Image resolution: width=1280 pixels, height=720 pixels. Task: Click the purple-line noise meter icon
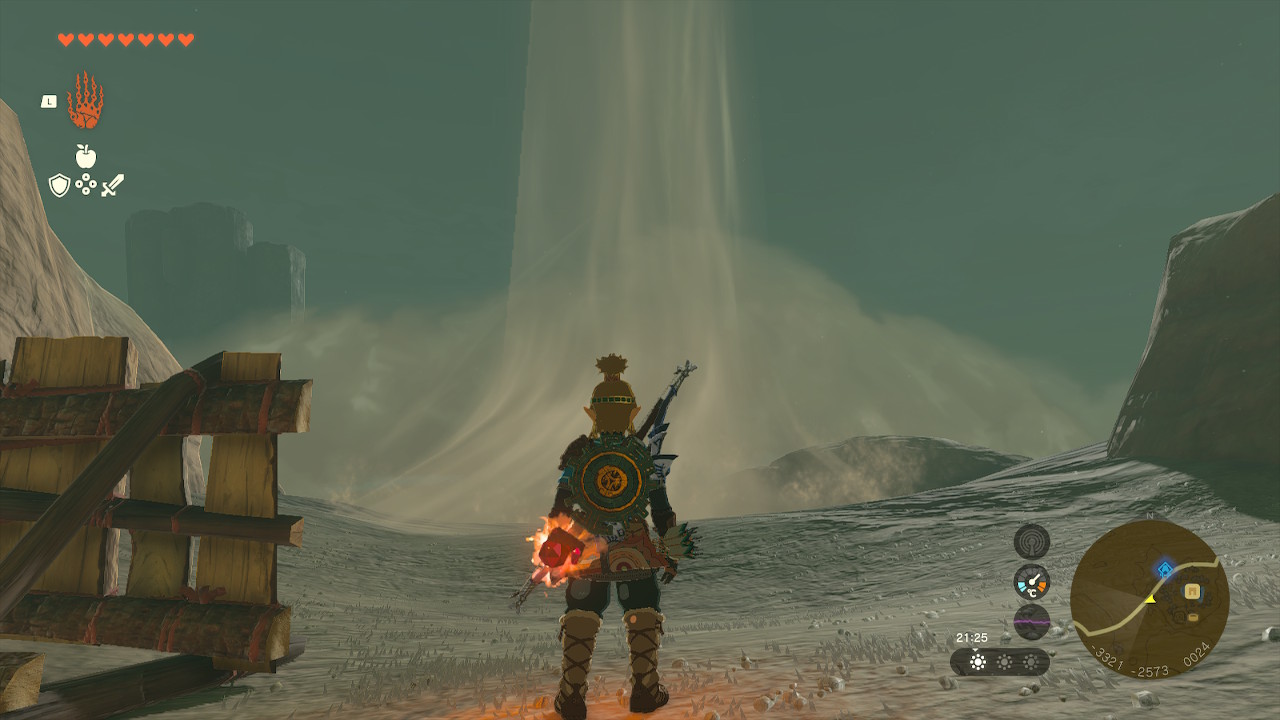[1031, 621]
